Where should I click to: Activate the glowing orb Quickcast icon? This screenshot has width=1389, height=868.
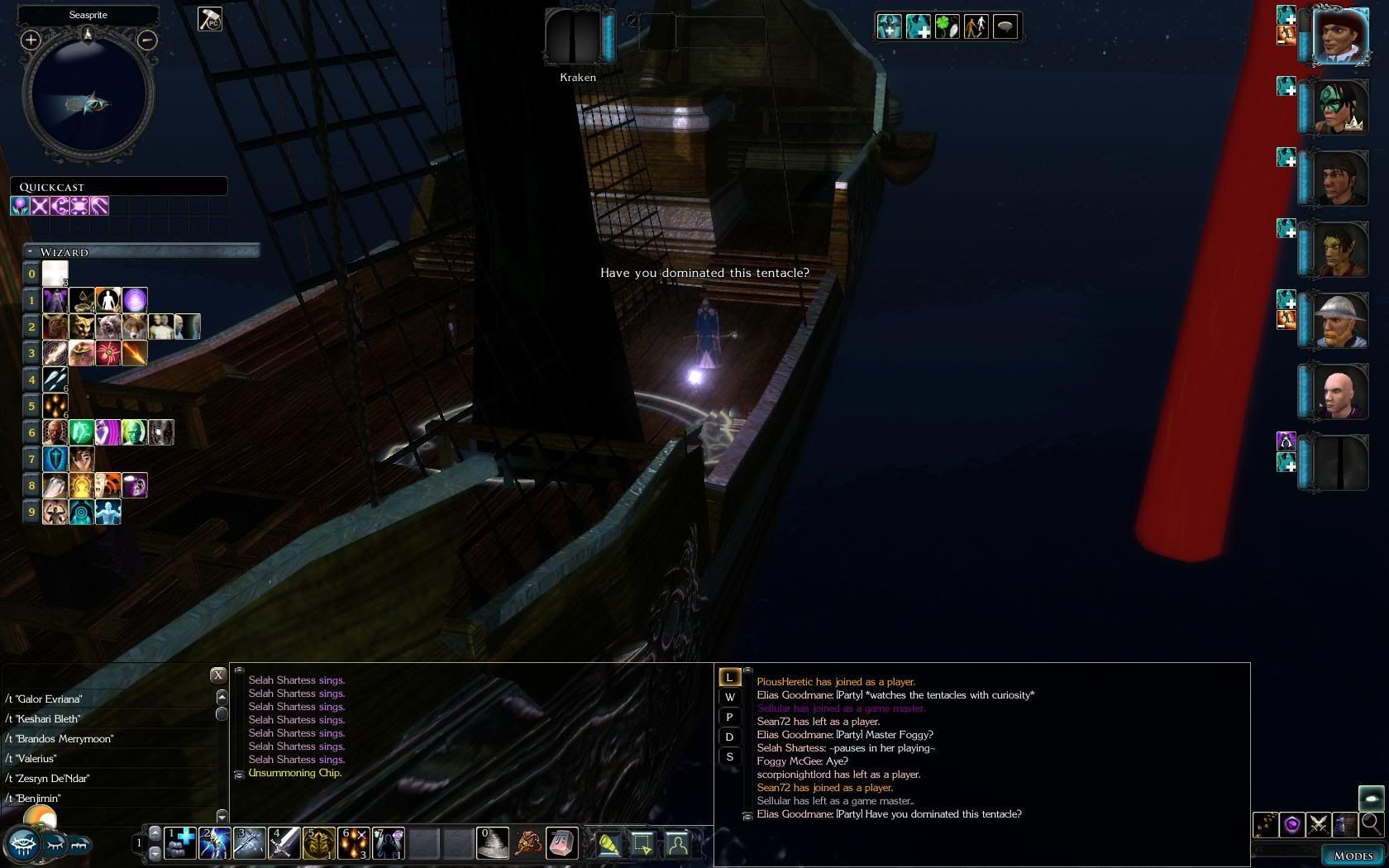pos(20,205)
